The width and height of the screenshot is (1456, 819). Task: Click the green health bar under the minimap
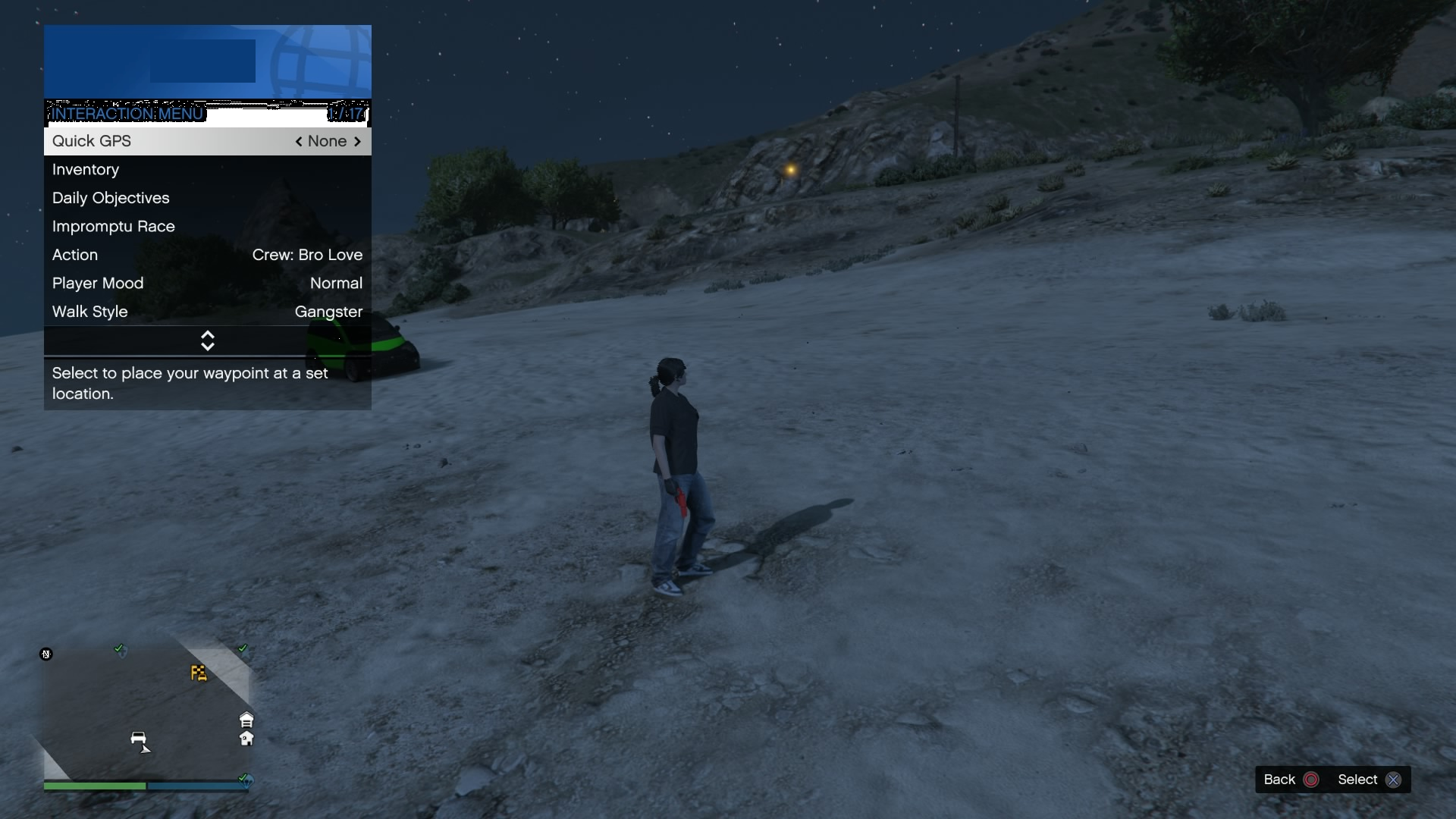click(95, 786)
